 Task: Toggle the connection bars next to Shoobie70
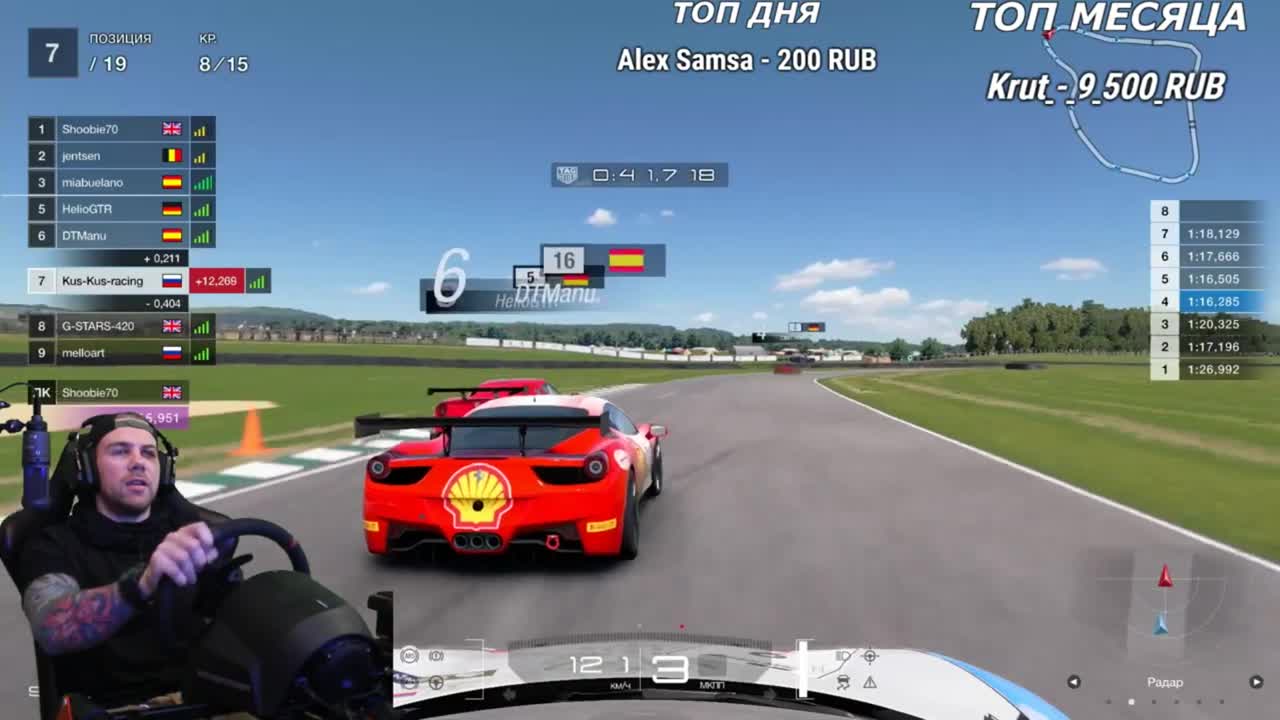coord(199,129)
